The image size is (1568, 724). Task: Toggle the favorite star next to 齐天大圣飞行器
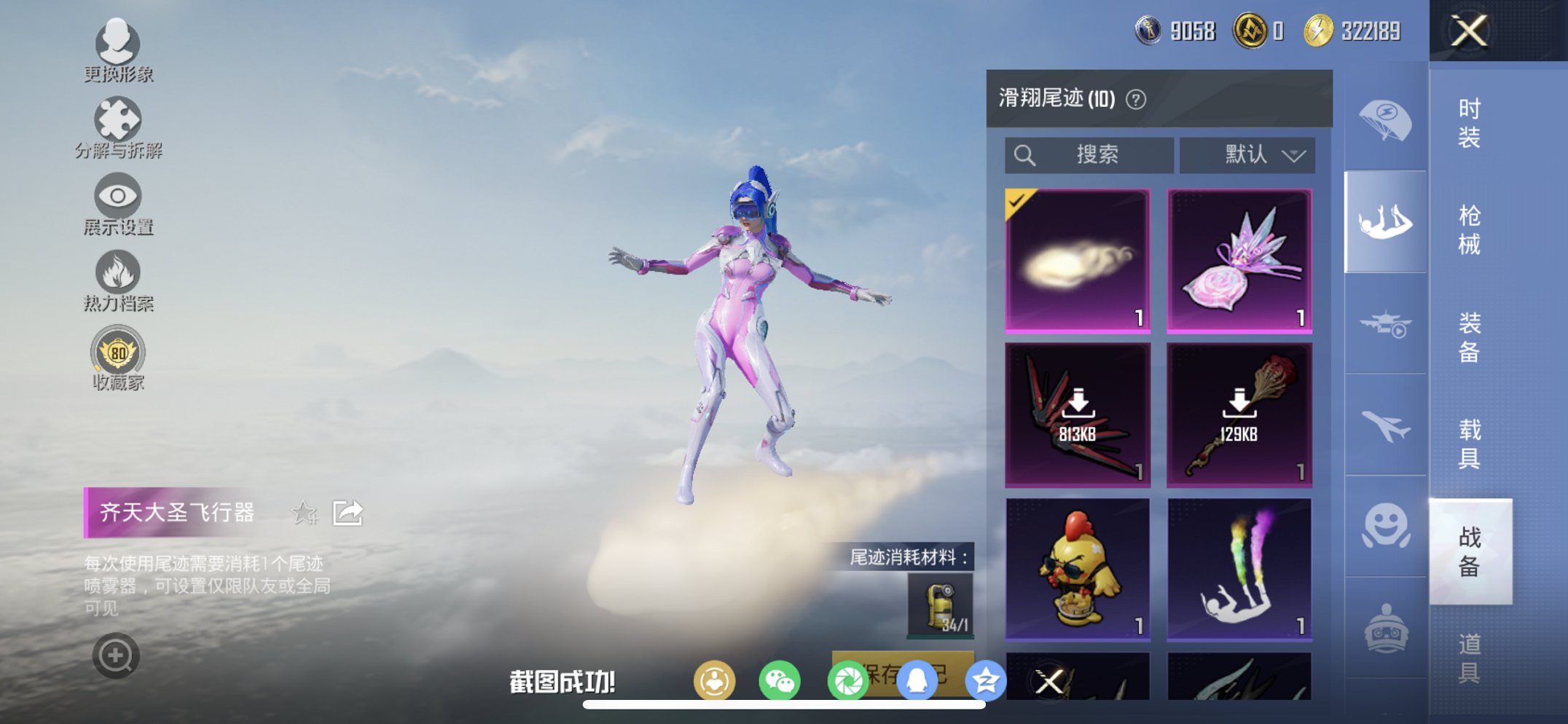tap(305, 514)
